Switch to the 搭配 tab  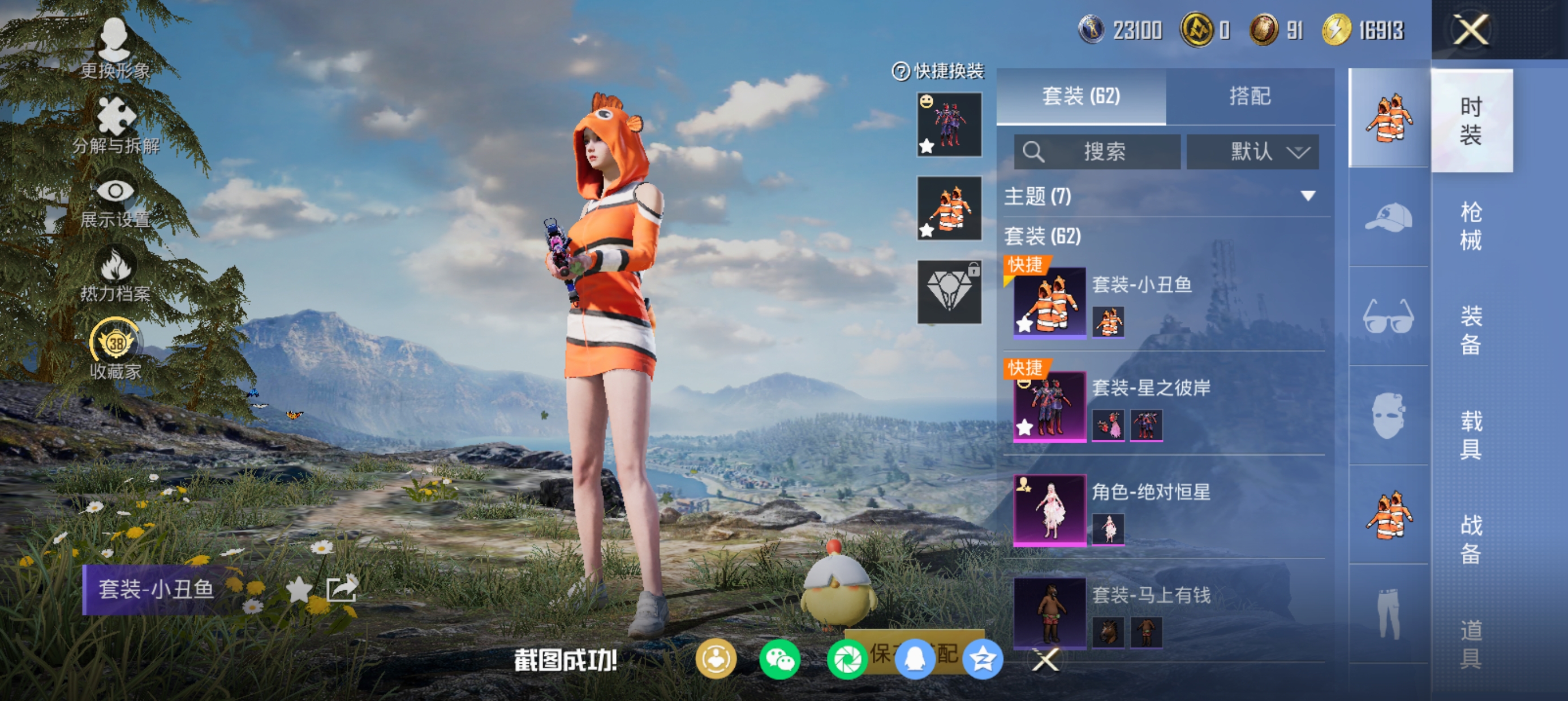[x=1250, y=96]
